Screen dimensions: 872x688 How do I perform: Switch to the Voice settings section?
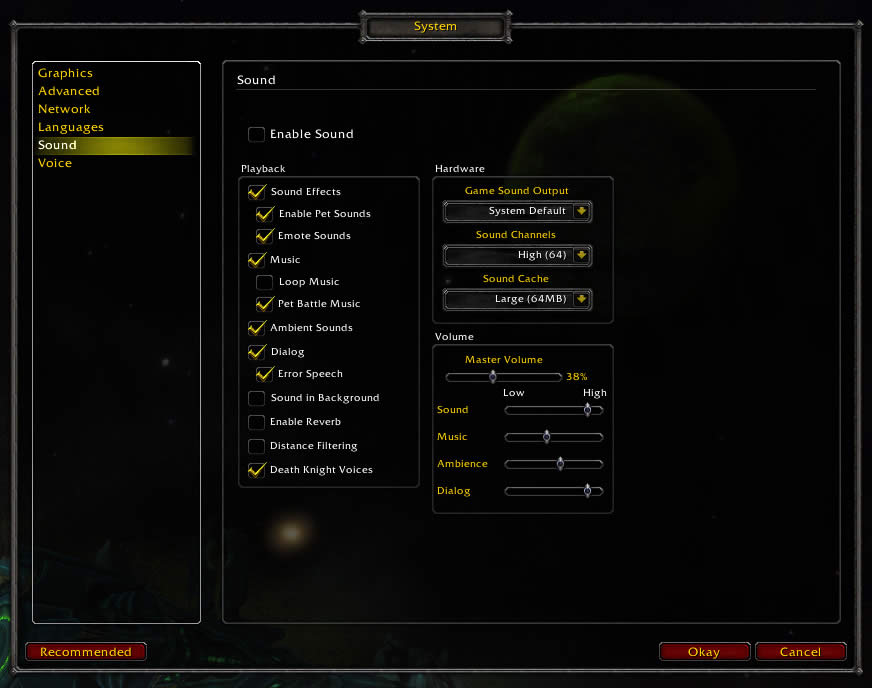pyautogui.click(x=55, y=163)
